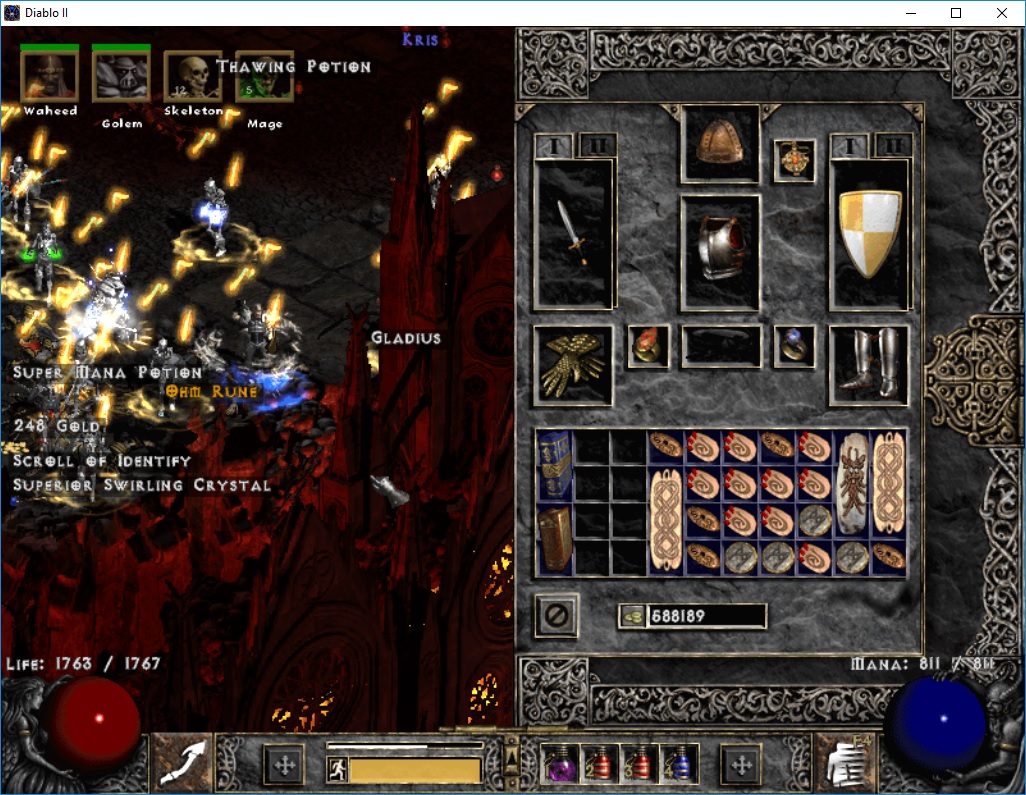Toggle the run/walk button
Viewport: 1026px width, 795px height.
[x=337, y=770]
